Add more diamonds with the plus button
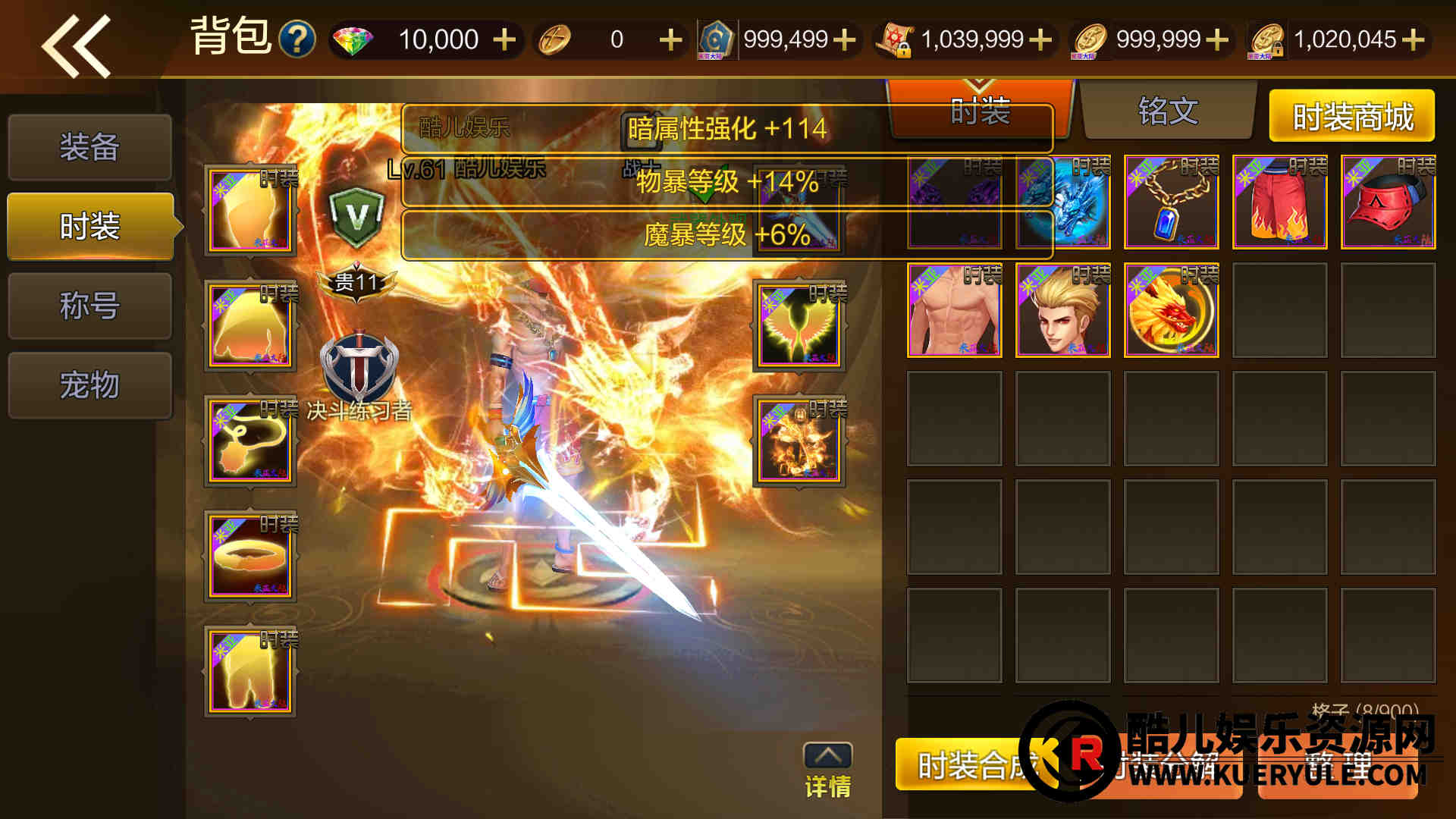1456x819 pixels. [x=504, y=39]
